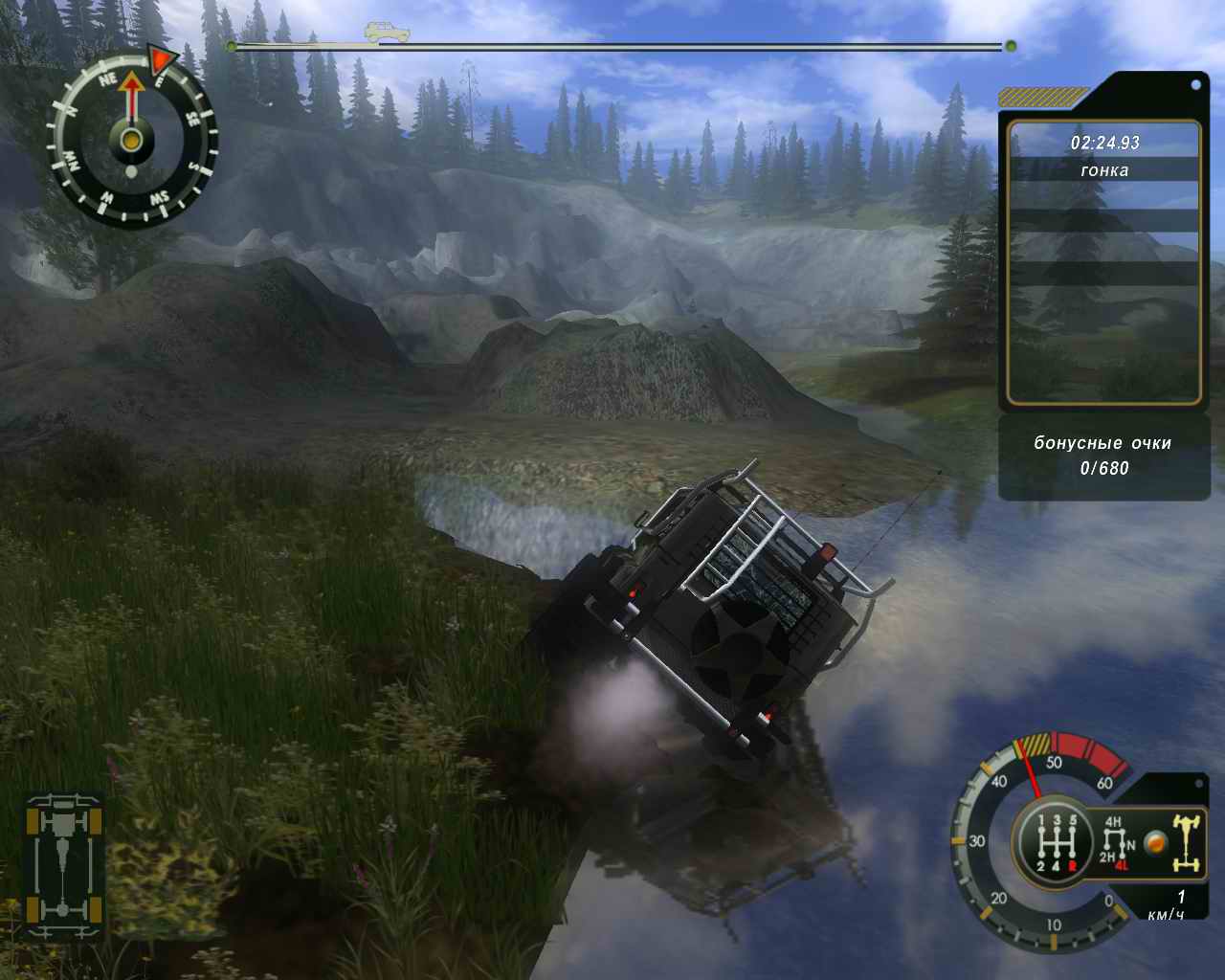Viewport: 1225px width, 980px height.
Task: Click the car marker on the progress bar
Action: click(380, 33)
